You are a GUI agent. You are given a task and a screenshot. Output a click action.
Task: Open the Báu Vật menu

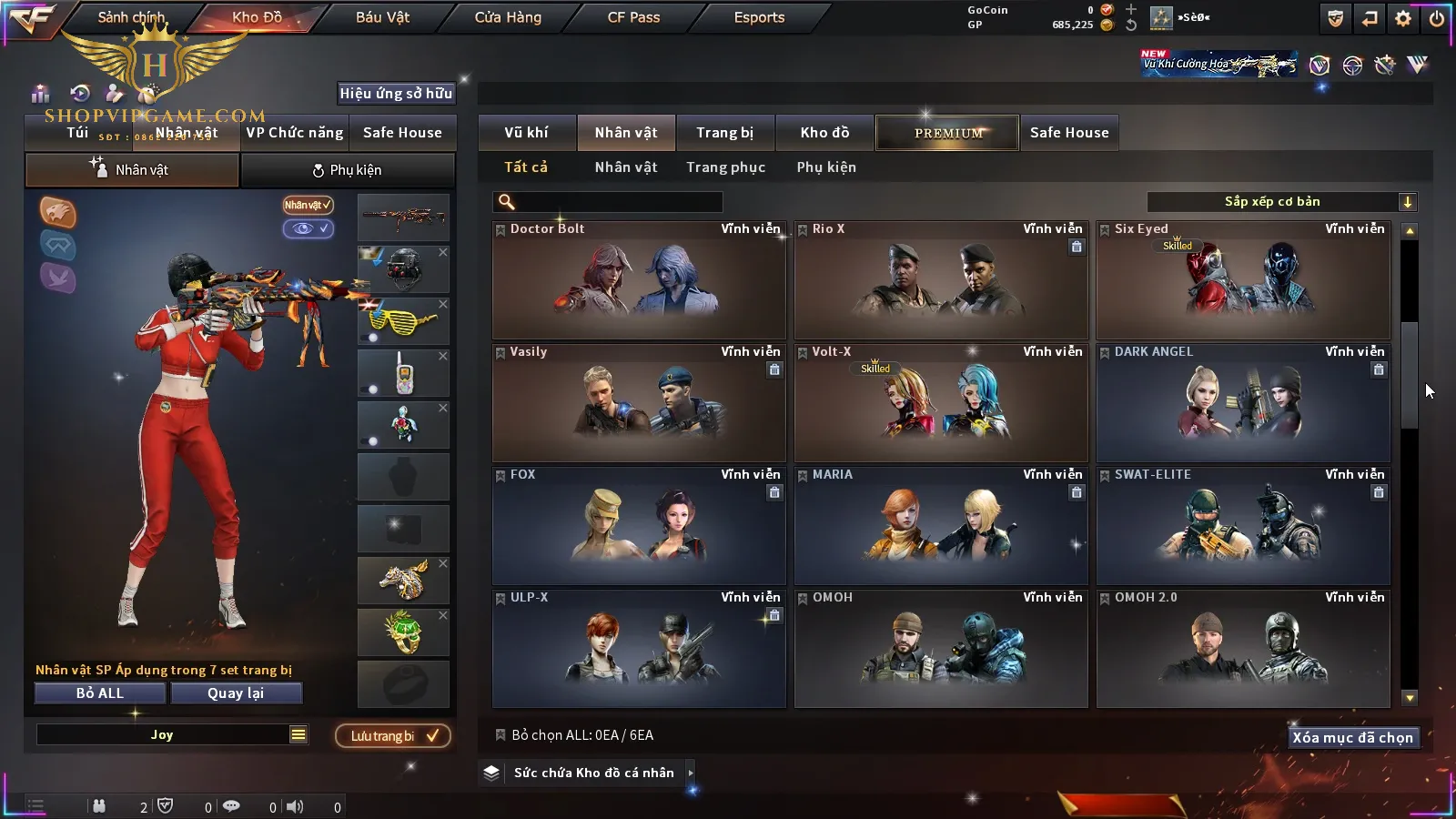pyautogui.click(x=382, y=17)
